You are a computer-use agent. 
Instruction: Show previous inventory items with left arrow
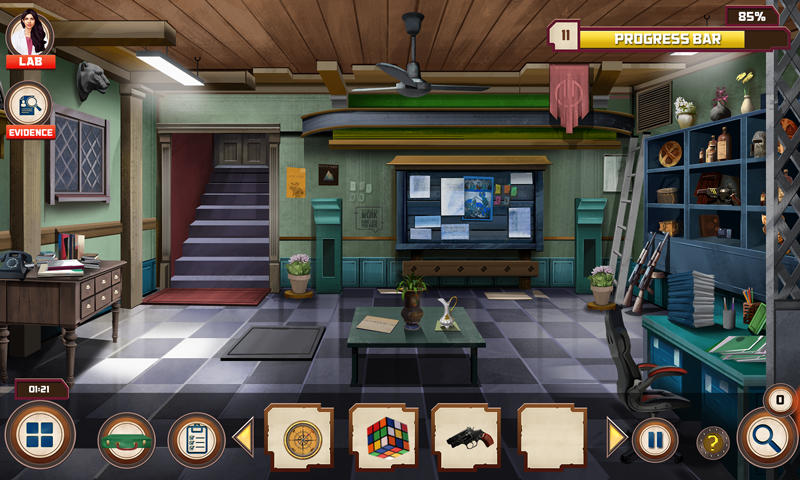pos(243,438)
